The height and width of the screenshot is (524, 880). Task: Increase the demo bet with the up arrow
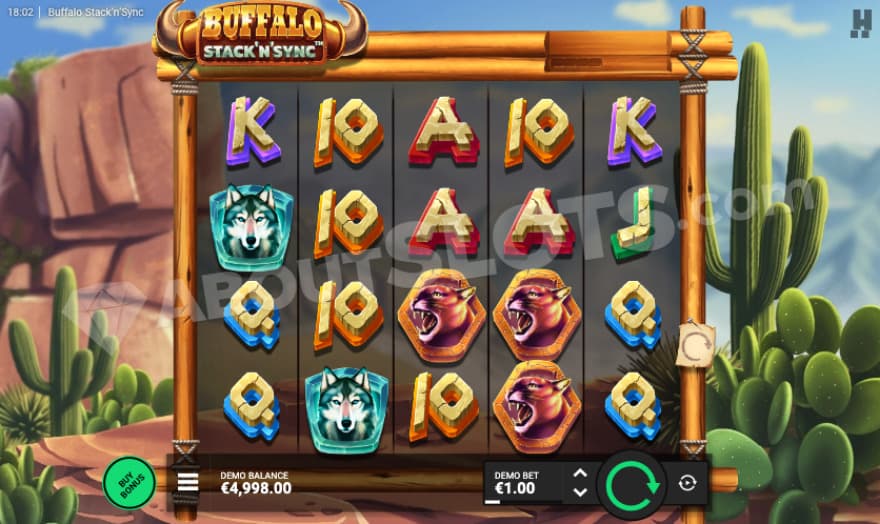pos(579,473)
